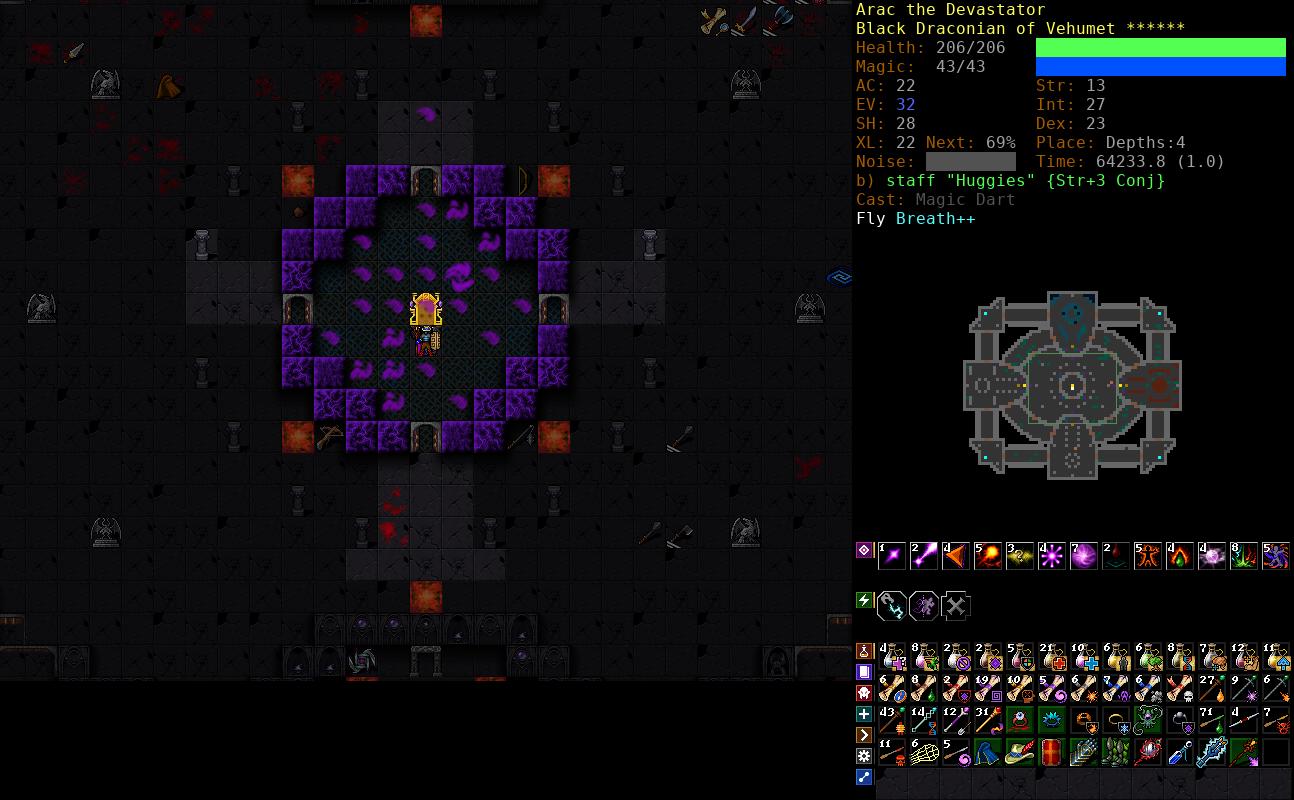This screenshot has height=800, width=1294.
Task: Choose the crossed-bones ability icon
Action: coord(956,606)
